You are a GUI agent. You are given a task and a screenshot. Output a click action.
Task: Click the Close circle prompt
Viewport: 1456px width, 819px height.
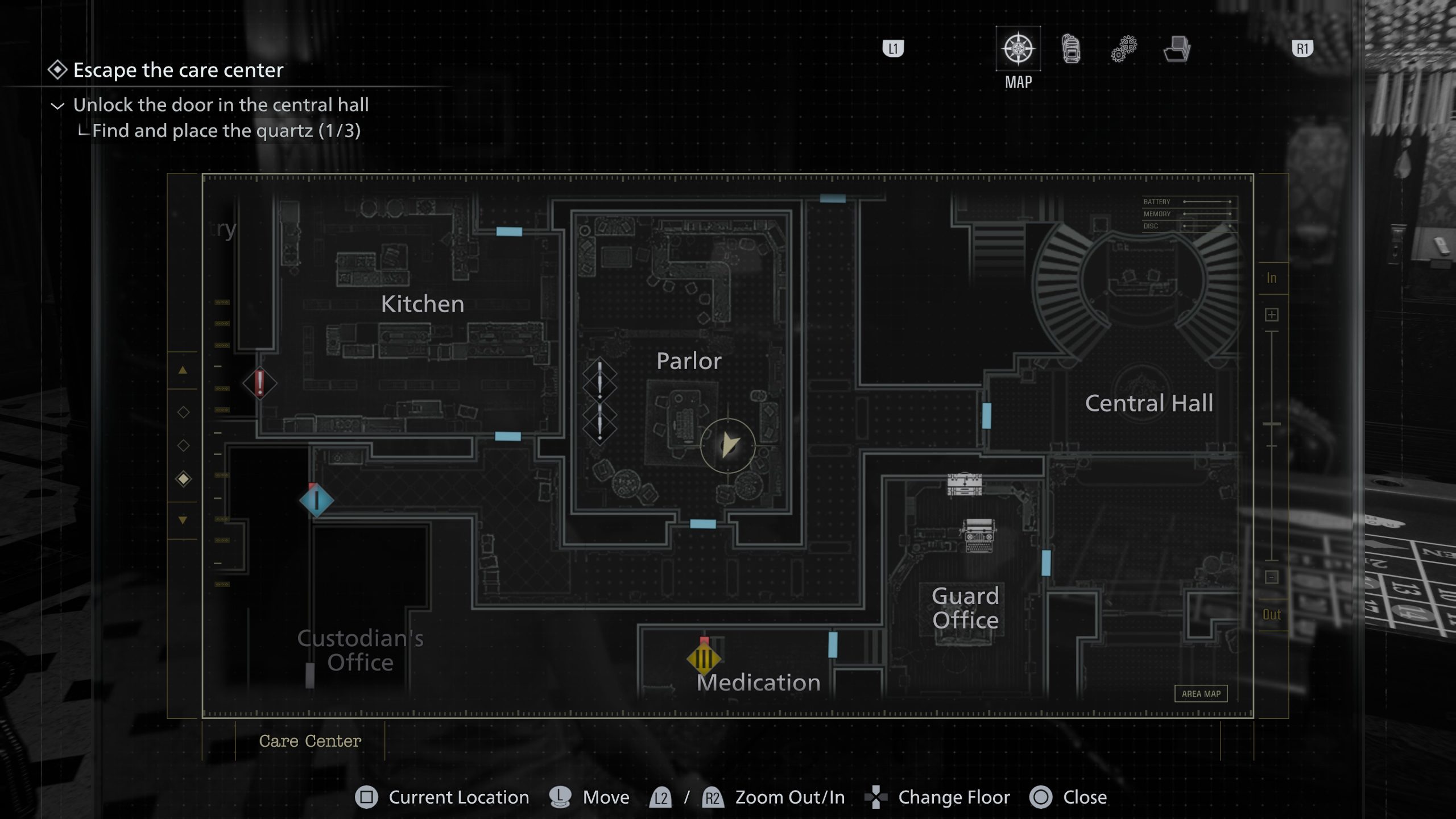[x=1040, y=797]
